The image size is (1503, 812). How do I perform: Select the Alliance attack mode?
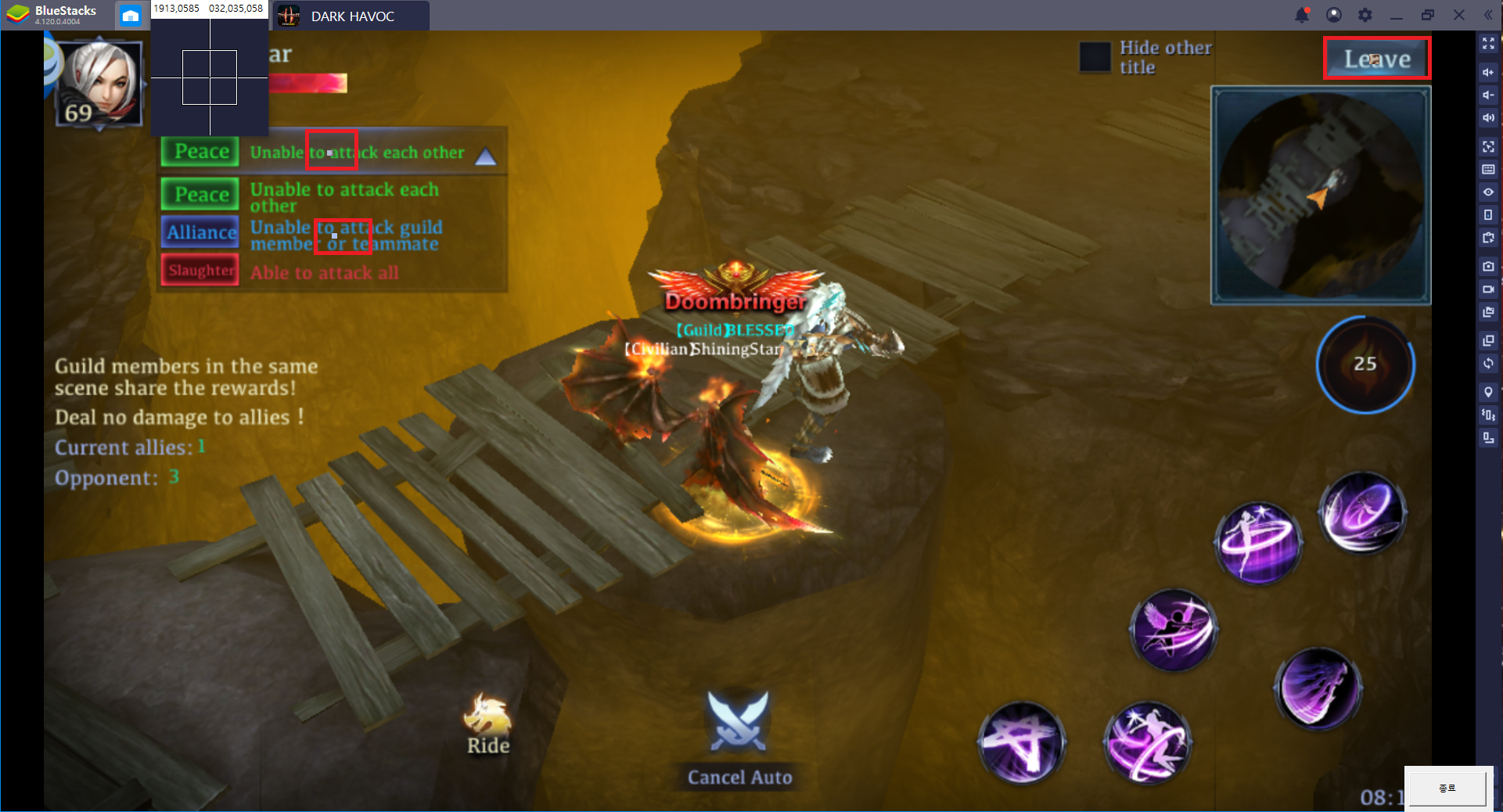200,232
